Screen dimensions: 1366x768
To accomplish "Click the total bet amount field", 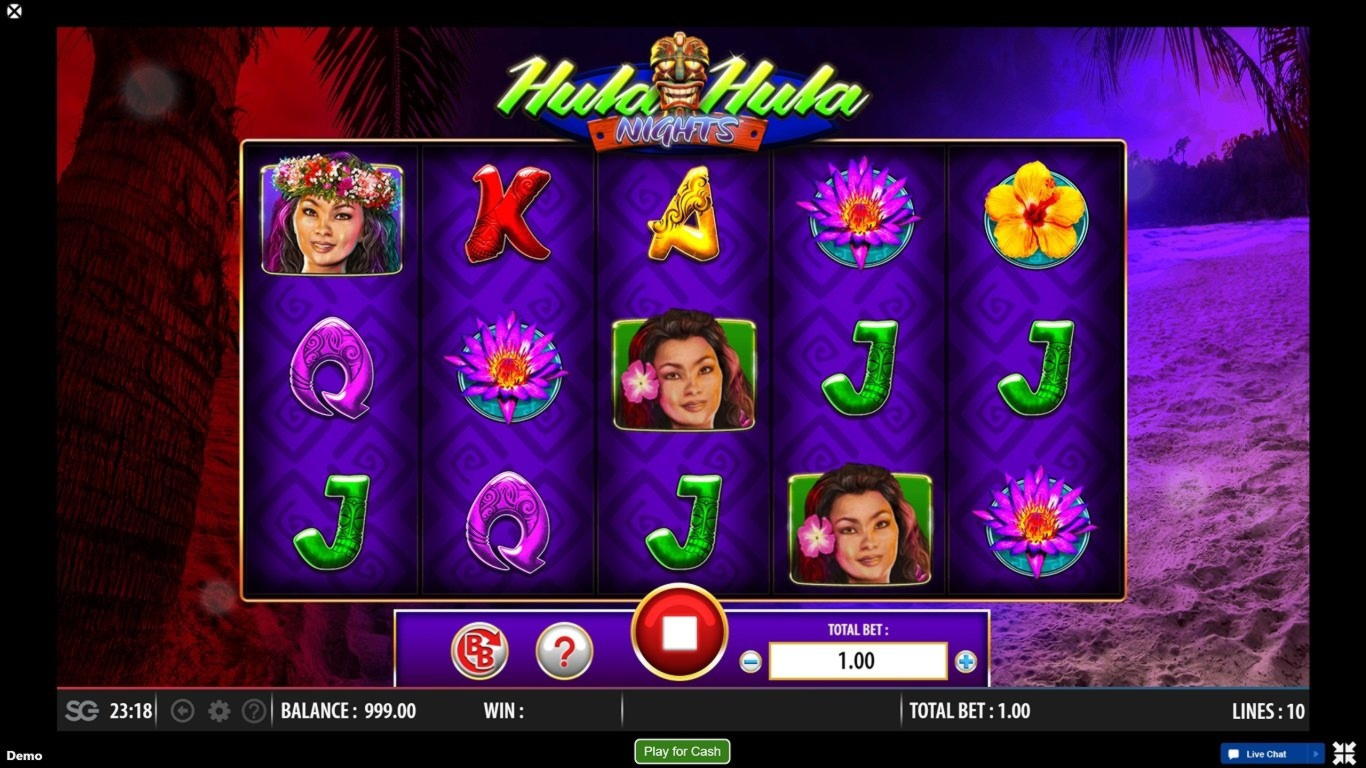I will [x=857, y=661].
